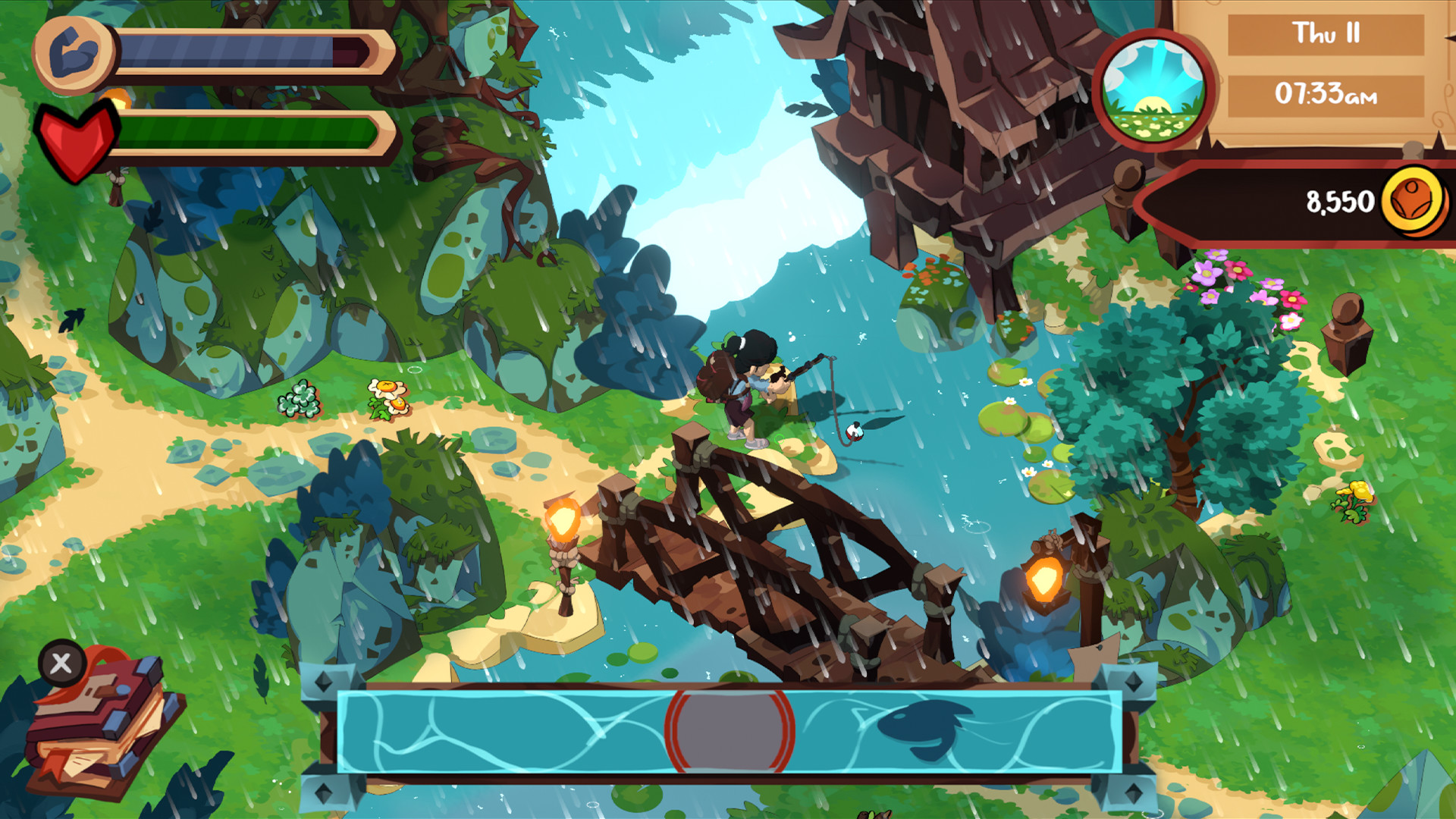
Task: Click the 8,550 coin counter
Action: pyautogui.click(x=1338, y=200)
